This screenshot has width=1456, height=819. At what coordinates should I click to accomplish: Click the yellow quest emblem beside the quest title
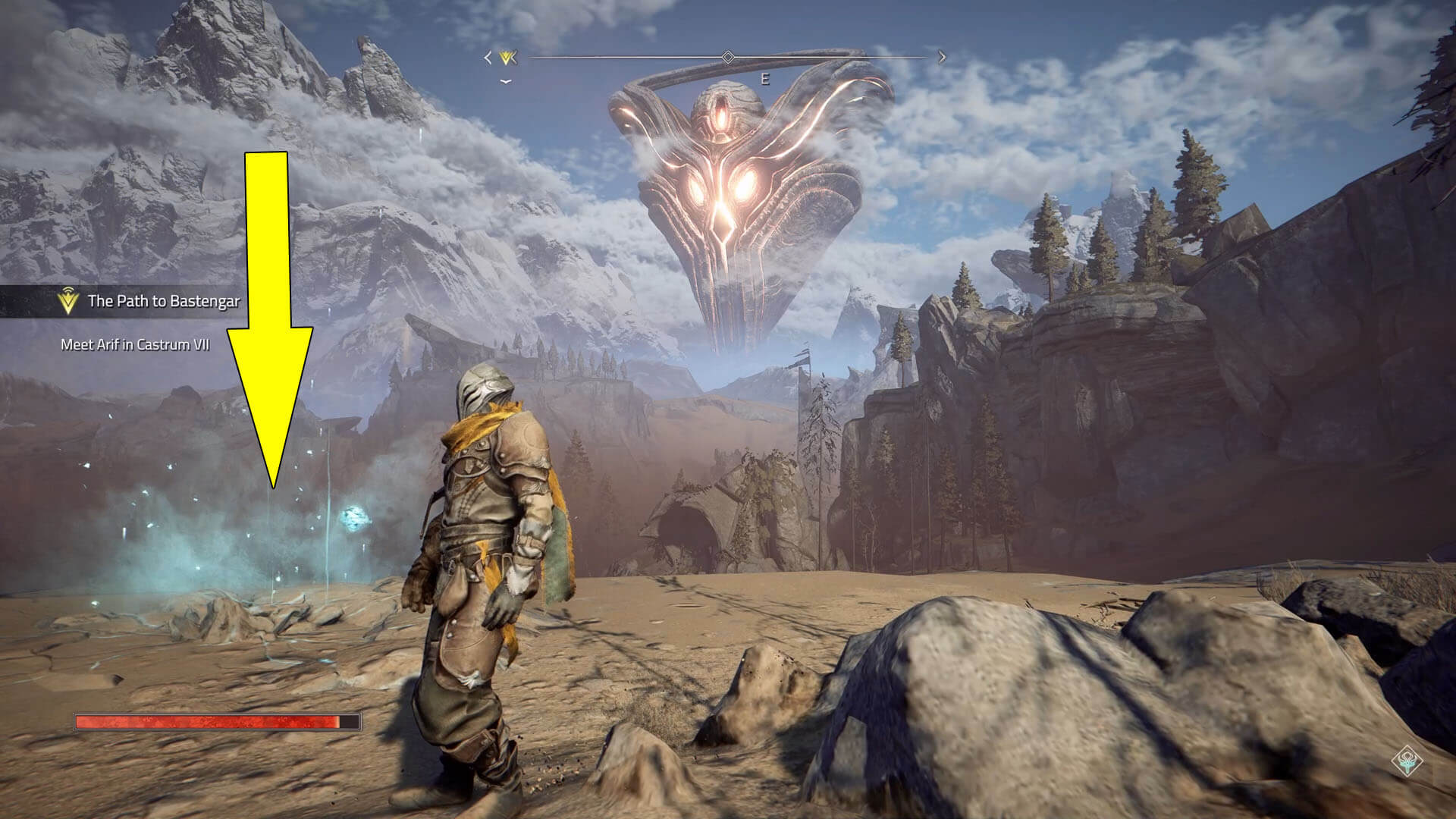(x=68, y=302)
